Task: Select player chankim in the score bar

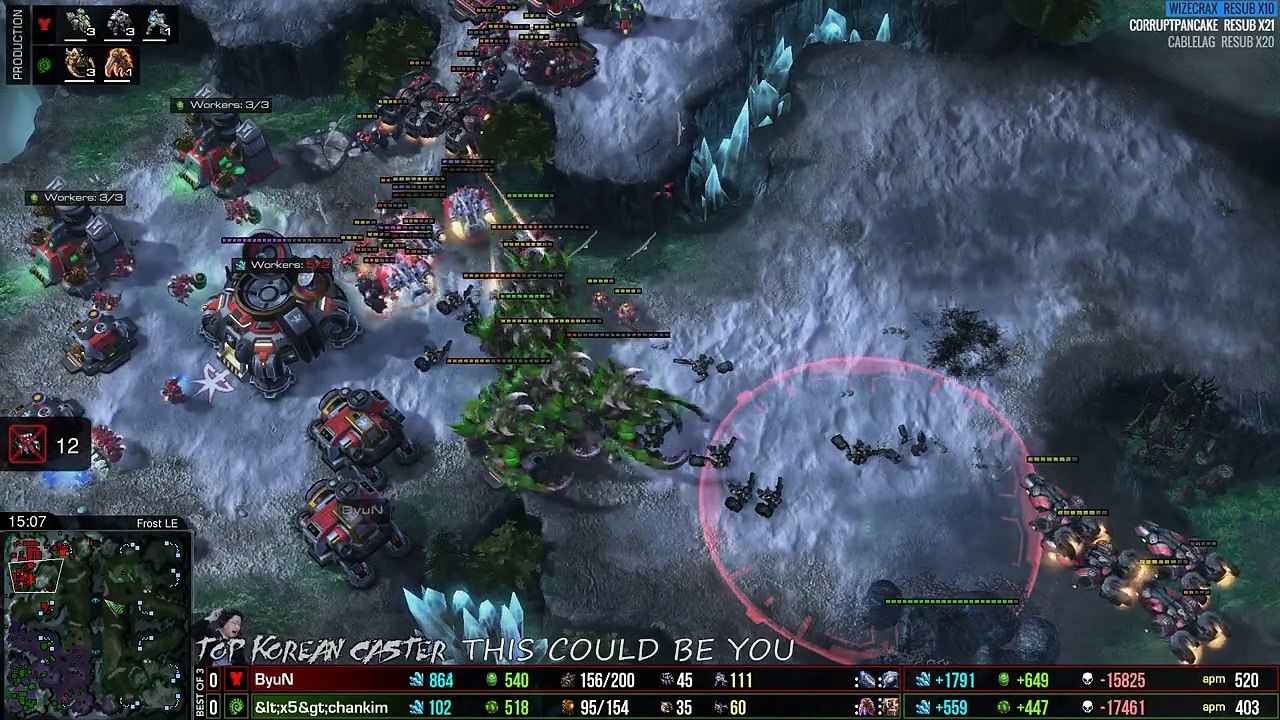Action: pyautogui.click(x=321, y=707)
